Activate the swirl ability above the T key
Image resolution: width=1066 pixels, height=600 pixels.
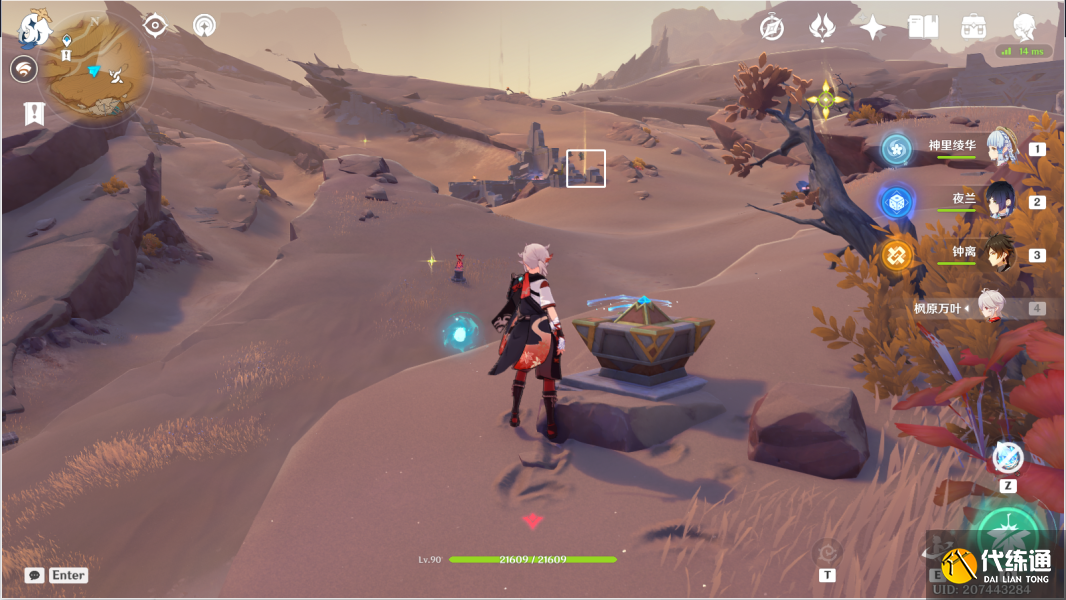pyautogui.click(x=827, y=551)
